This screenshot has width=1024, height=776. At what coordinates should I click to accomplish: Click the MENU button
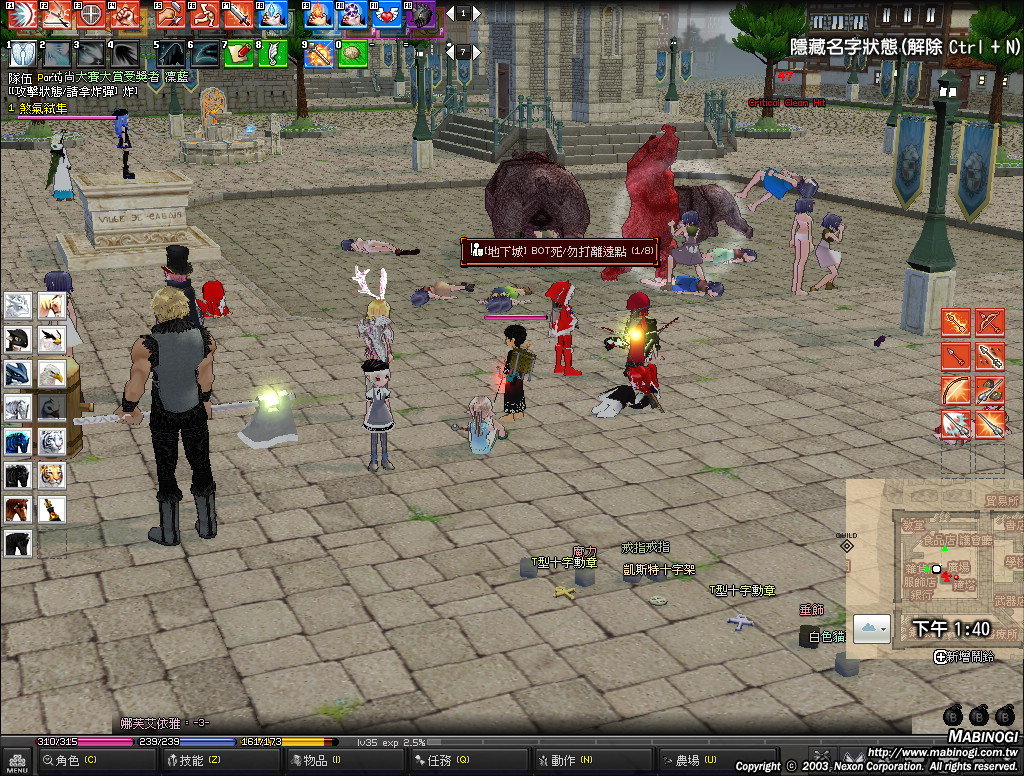pos(14,762)
